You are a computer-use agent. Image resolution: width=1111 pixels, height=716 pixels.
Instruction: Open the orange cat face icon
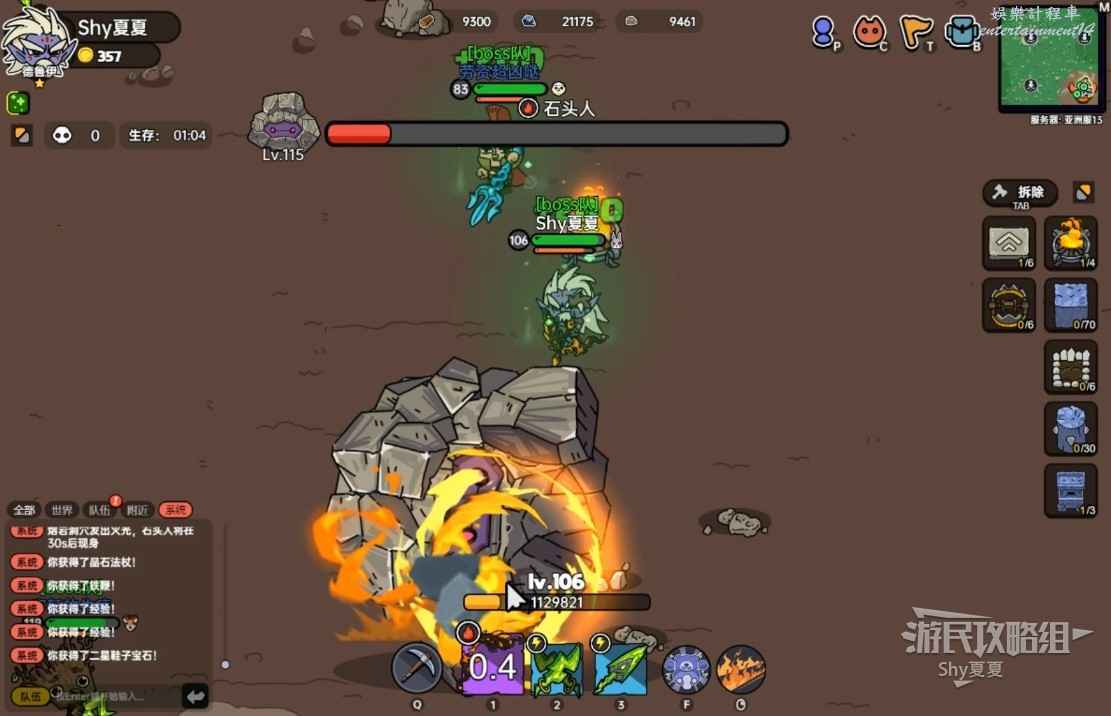869,32
